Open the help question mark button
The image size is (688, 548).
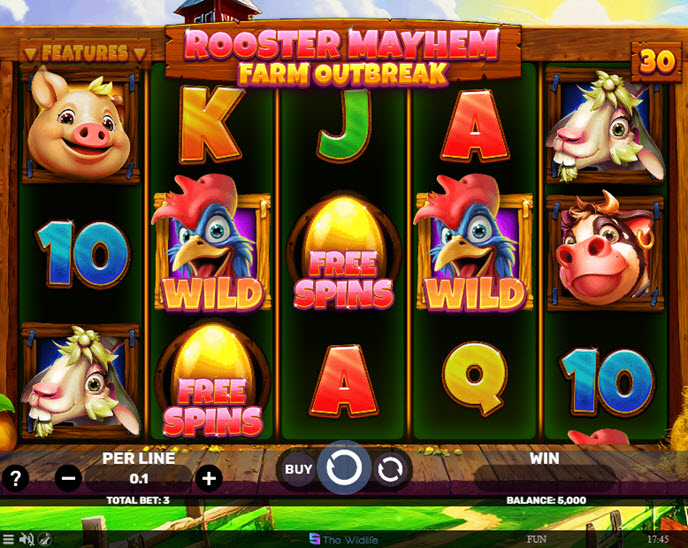[15, 478]
